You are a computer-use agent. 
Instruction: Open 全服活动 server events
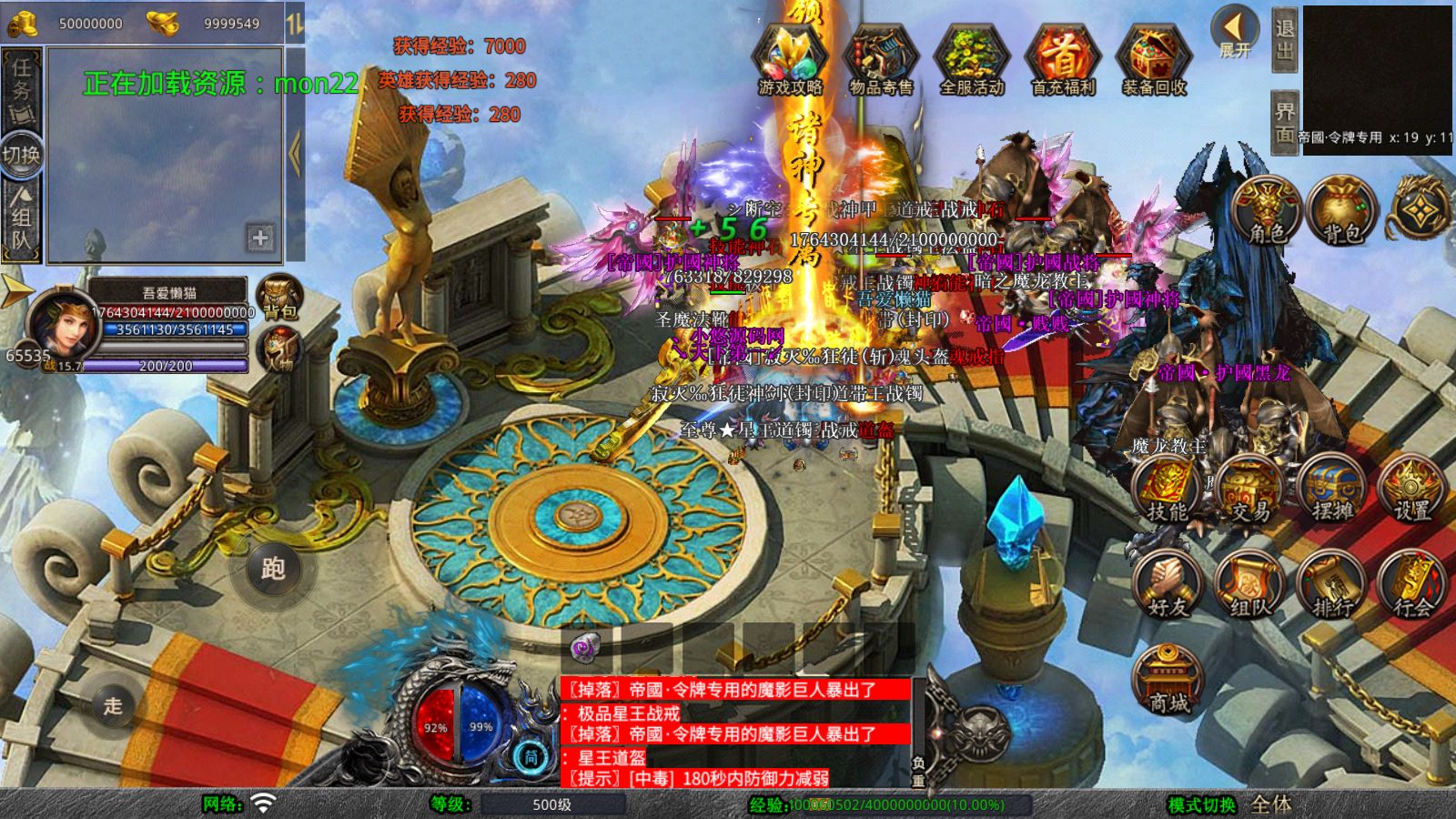pyautogui.click(x=972, y=60)
